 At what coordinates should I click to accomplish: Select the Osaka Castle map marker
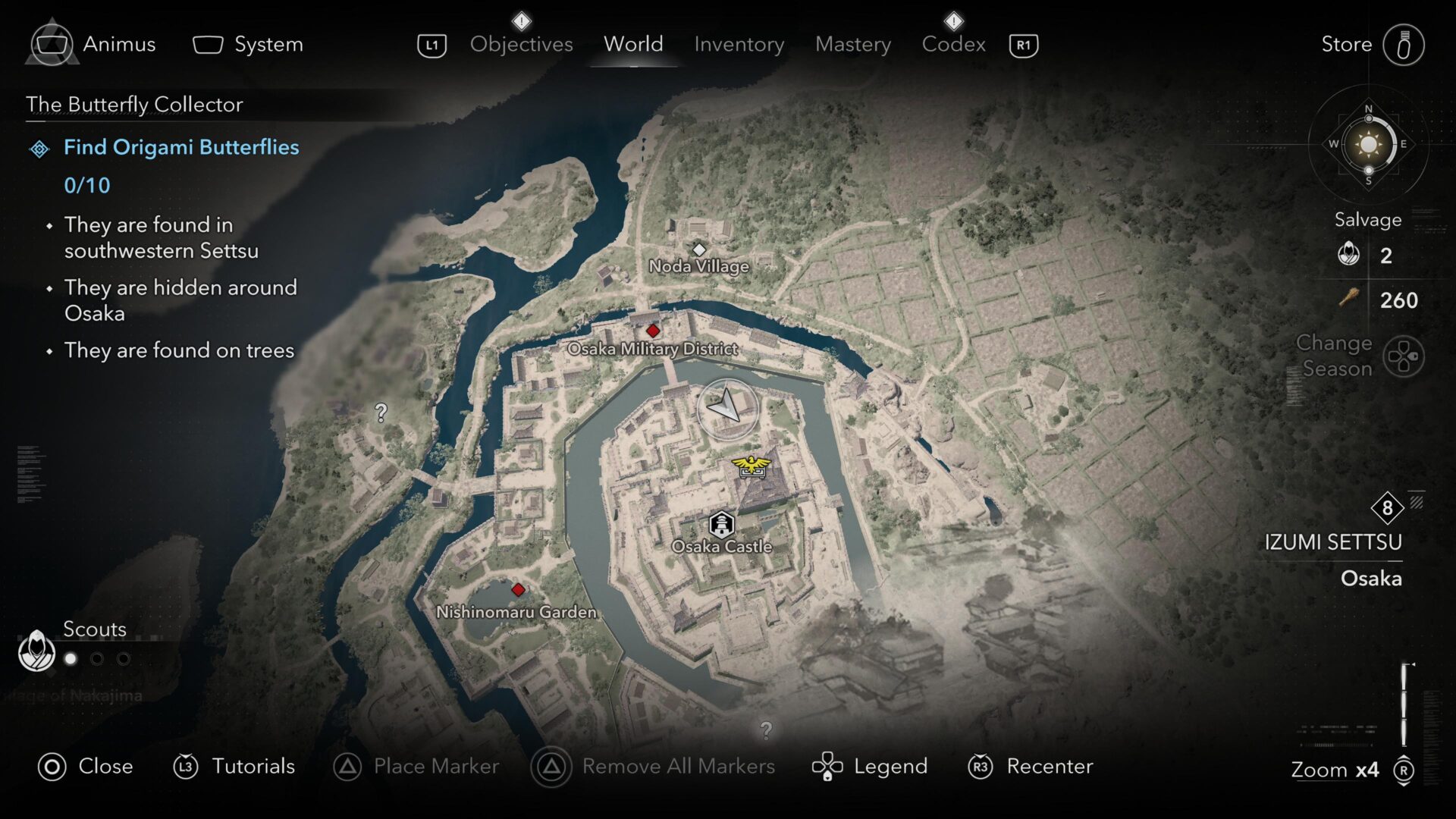[x=721, y=522]
